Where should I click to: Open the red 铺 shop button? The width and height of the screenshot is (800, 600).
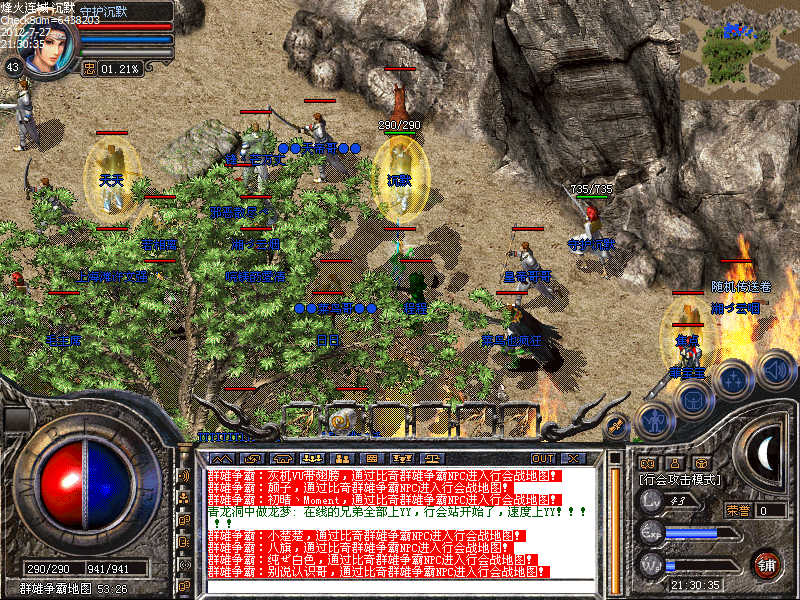click(x=766, y=564)
